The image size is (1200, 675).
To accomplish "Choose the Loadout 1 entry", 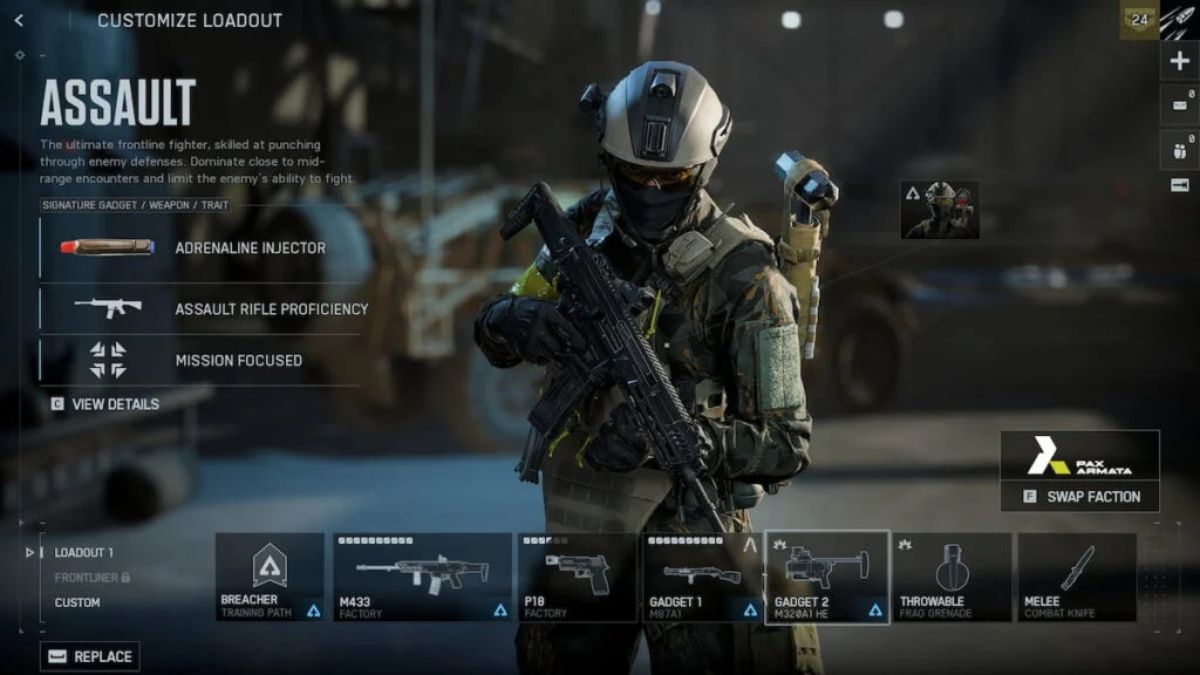I will (84, 552).
